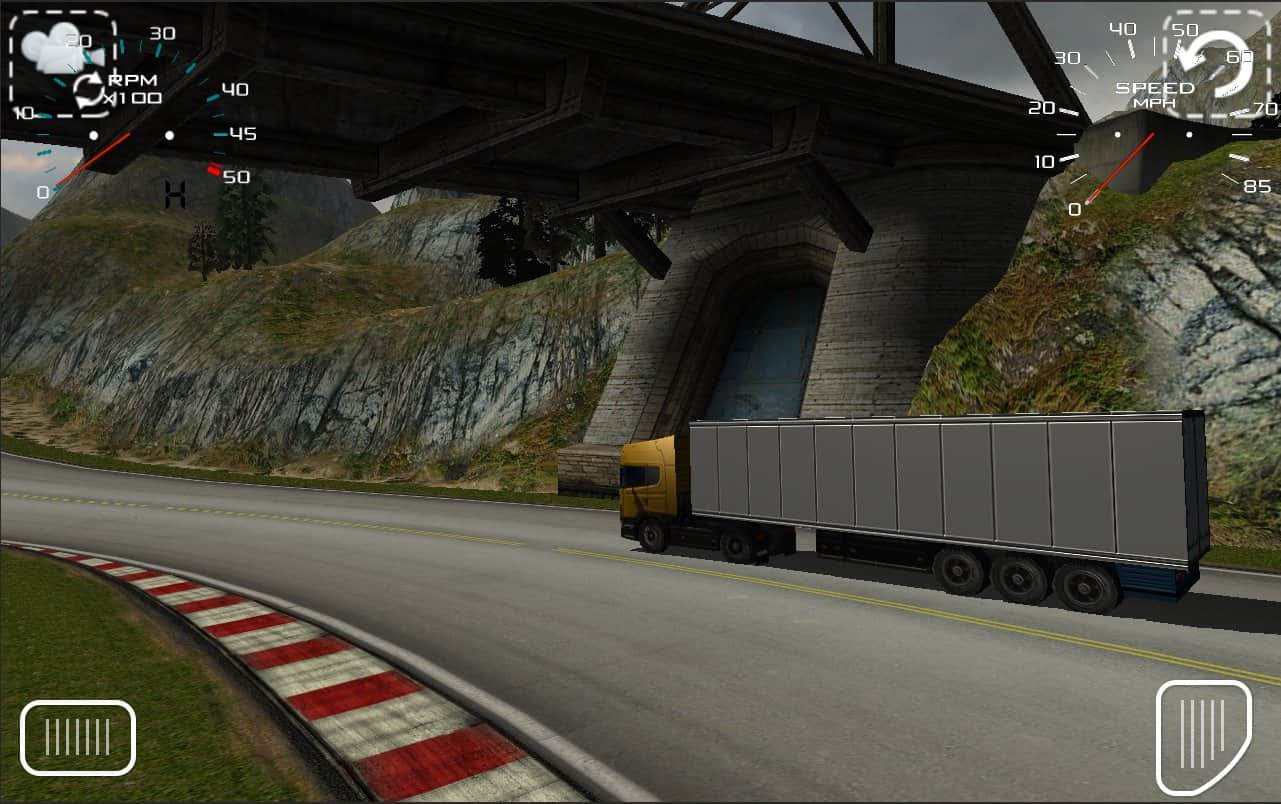
Task: Tap the reset vehicle arrow button
Action: 1216,62
